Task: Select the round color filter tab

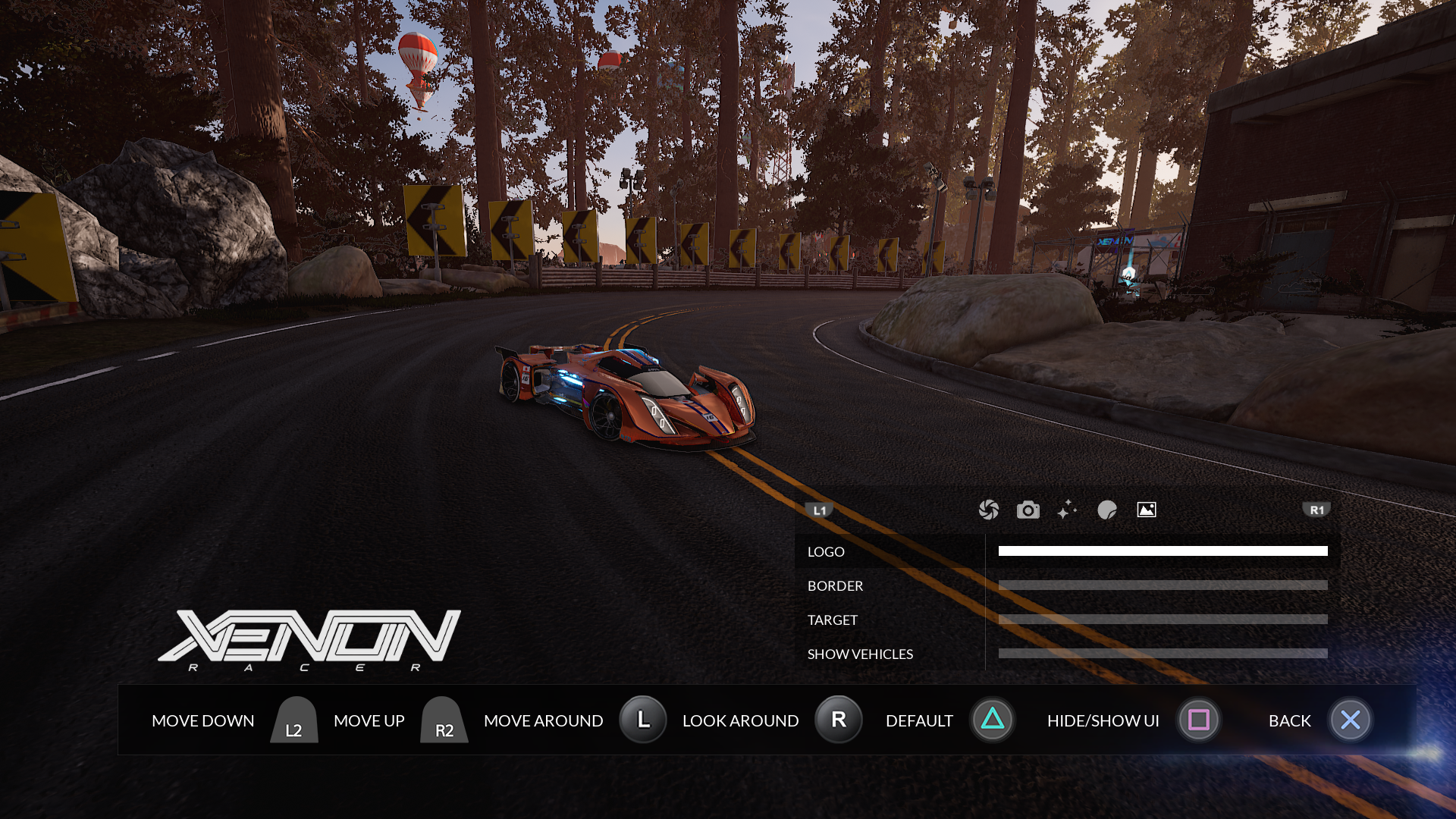Action: coord(1107,510)
